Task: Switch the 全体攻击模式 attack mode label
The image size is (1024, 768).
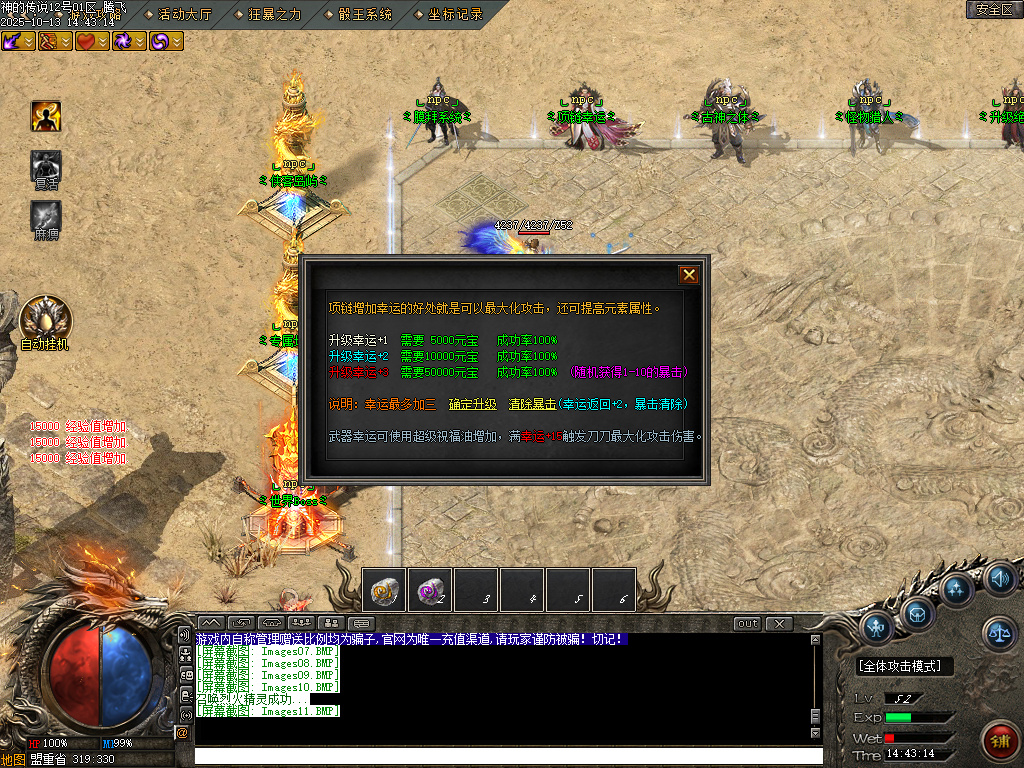Action: pyautogui.click(x=904, y=666)
